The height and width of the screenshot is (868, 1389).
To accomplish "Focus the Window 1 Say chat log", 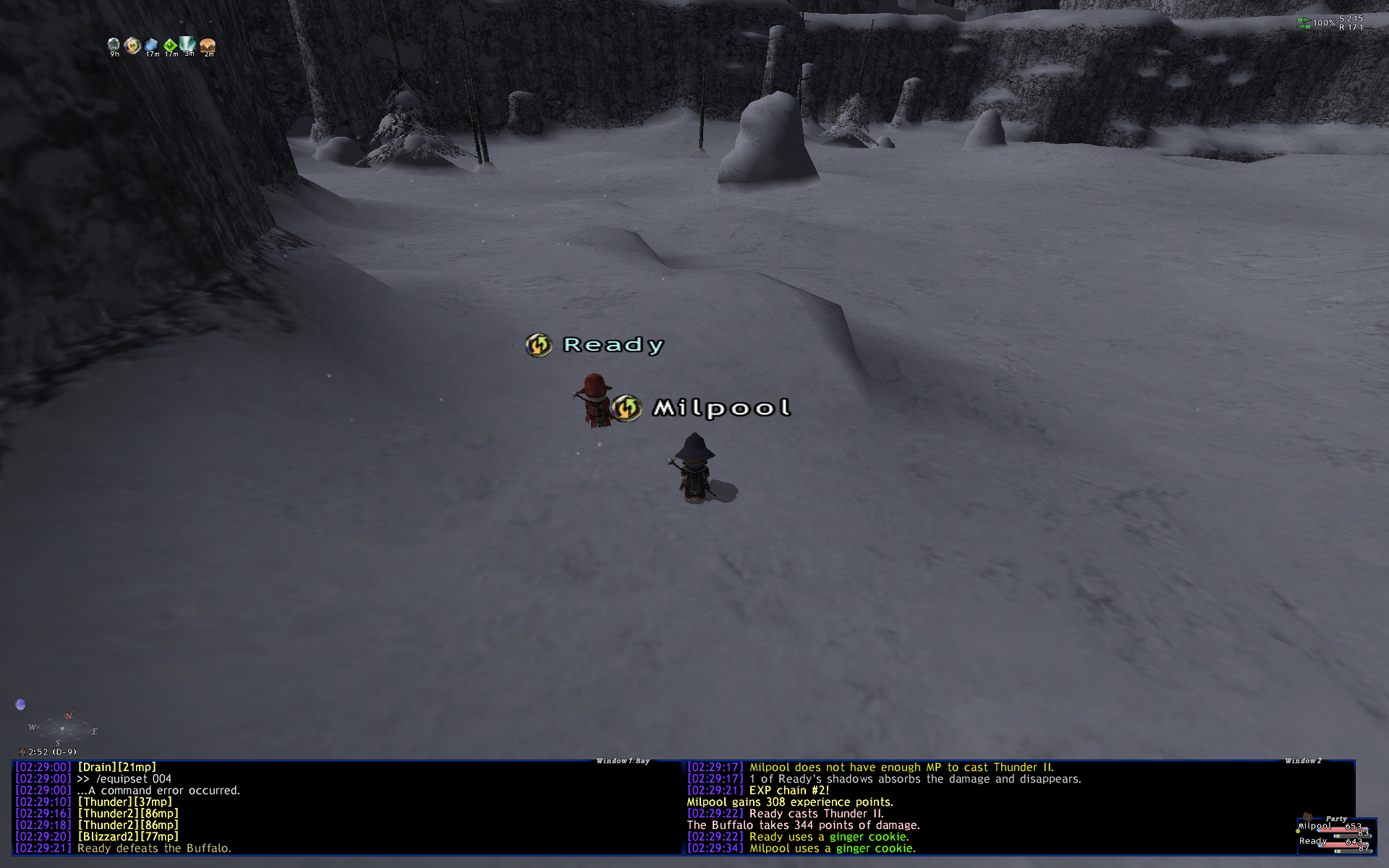I will click(347, 807).
